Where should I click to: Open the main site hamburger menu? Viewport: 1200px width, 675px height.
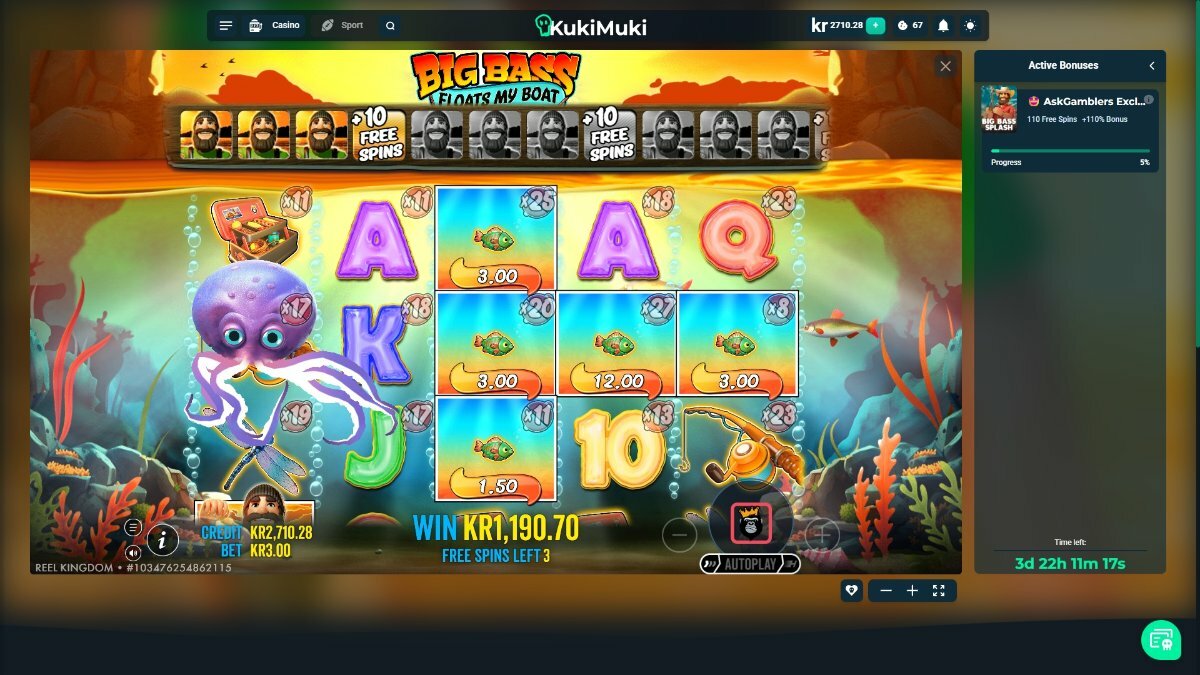(226, 26)
